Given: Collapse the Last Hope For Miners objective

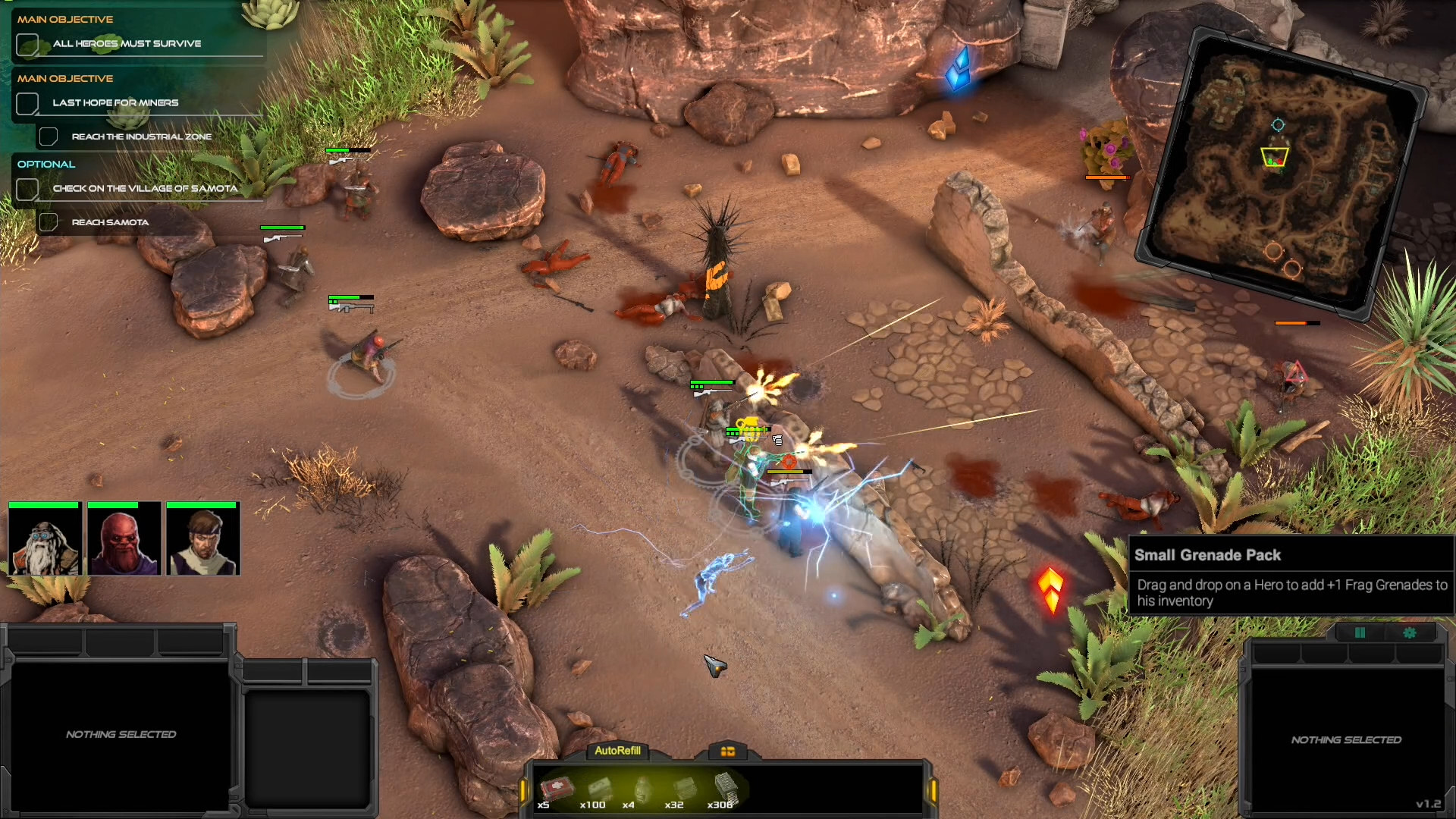Looking at the screenshot, I should tap(28, 103).
